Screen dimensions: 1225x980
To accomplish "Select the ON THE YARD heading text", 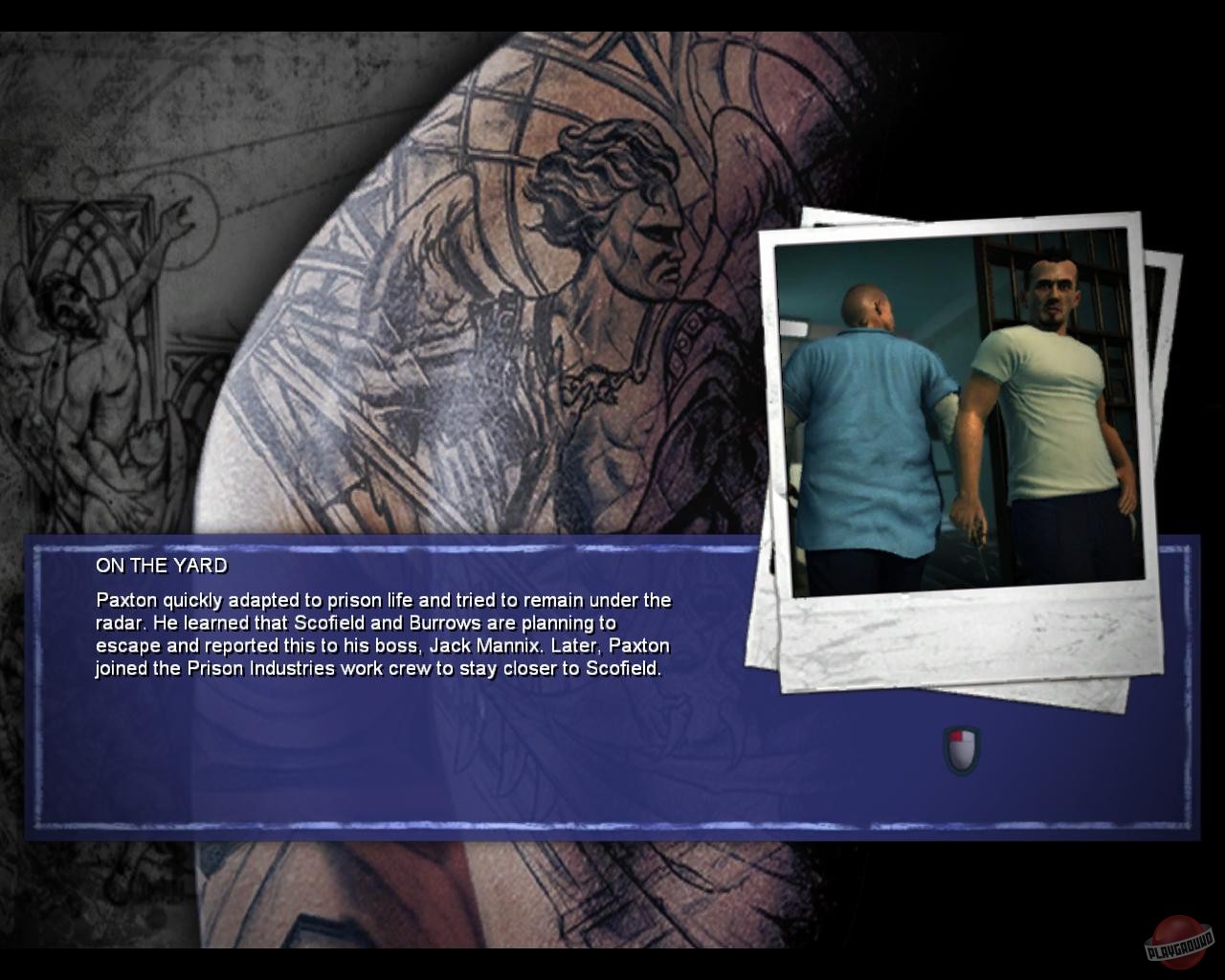I will tap(160, 566).
